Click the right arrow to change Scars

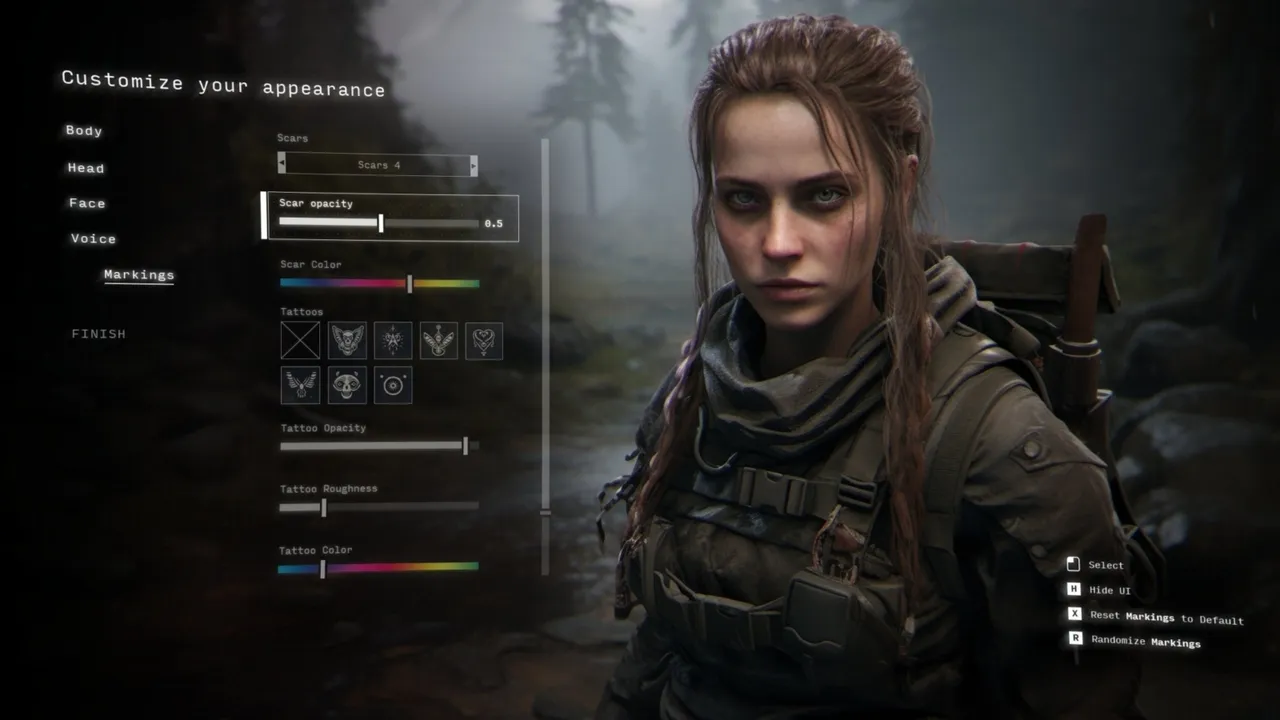(473, 164)
